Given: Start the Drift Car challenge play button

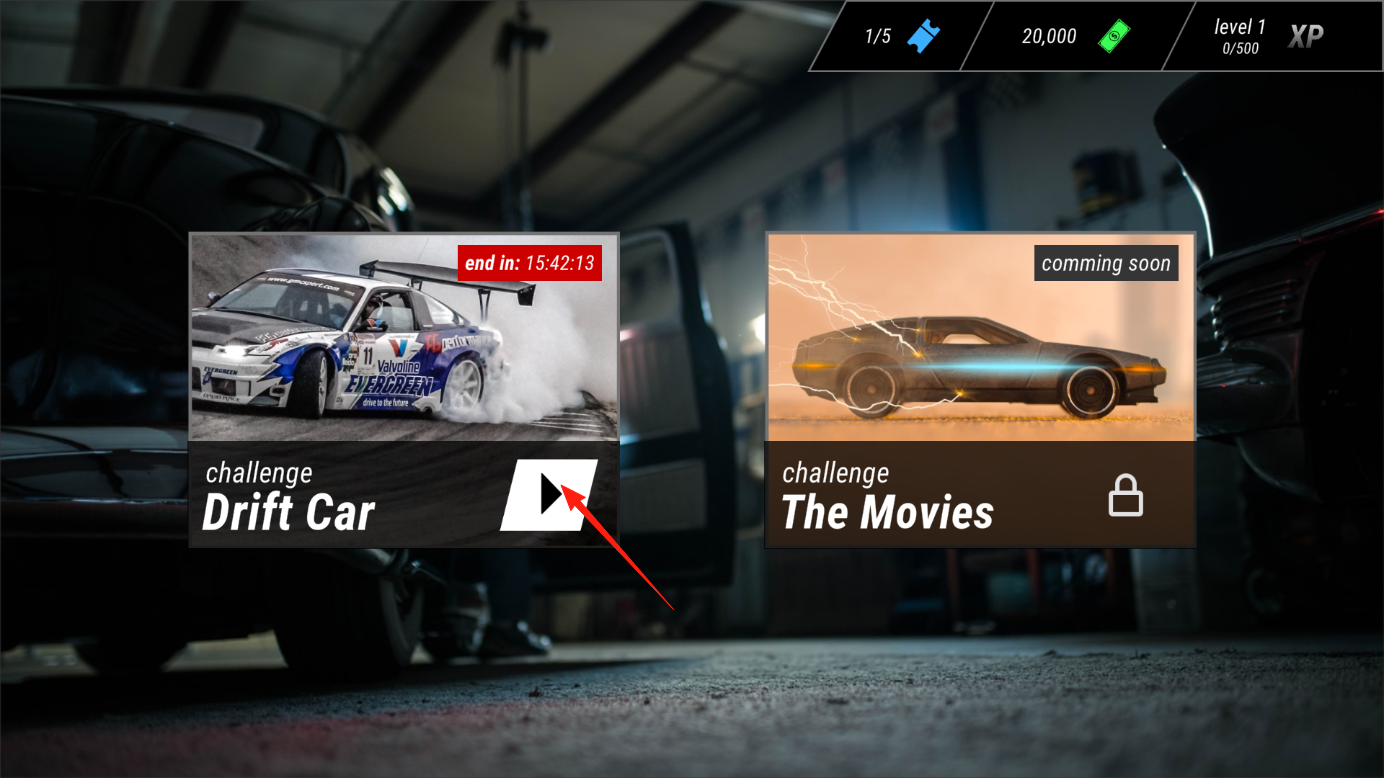Looking at the screenshot, I should click(x=548, y=494).
